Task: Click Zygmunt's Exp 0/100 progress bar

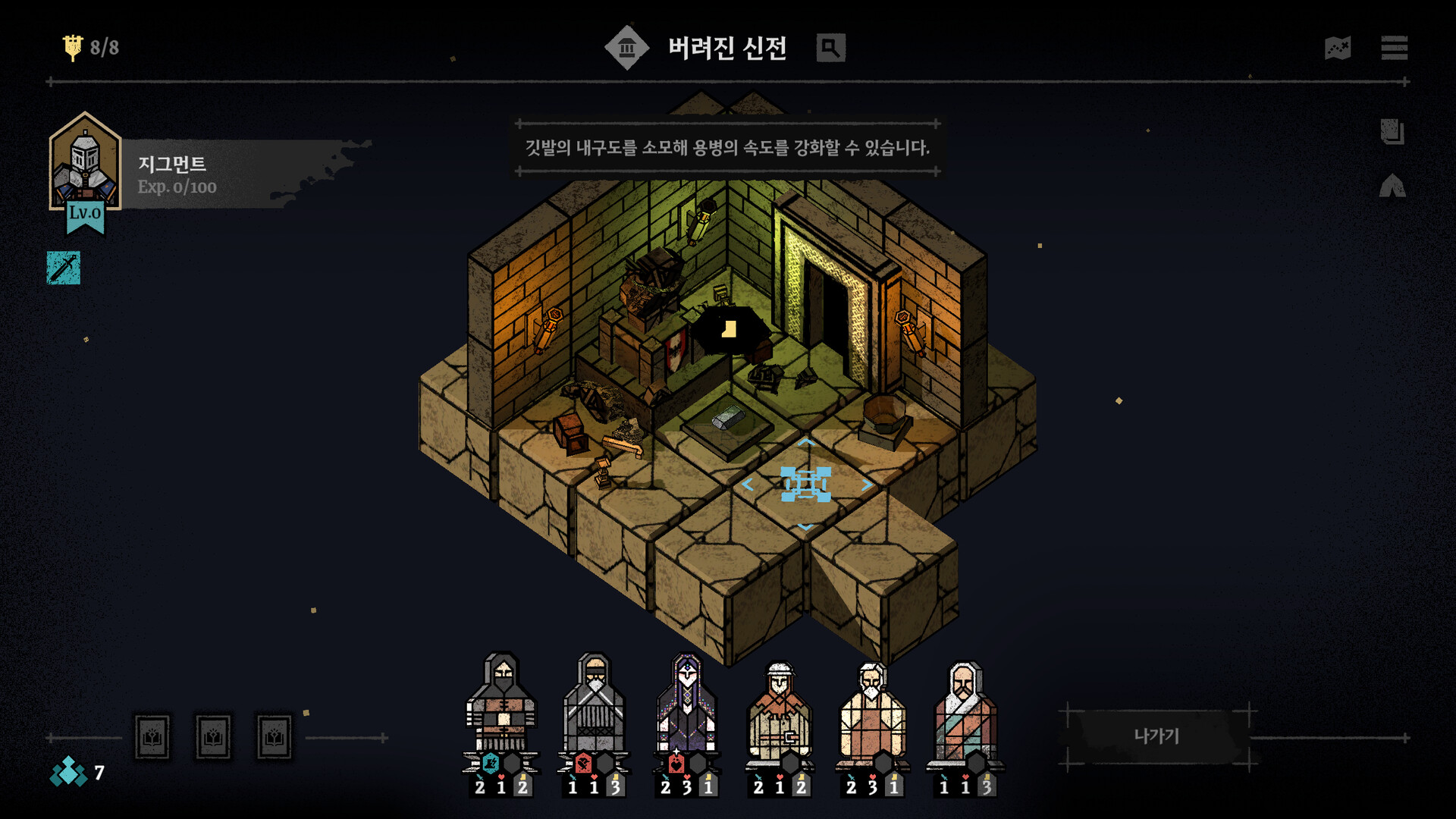Action: point(176,188)
